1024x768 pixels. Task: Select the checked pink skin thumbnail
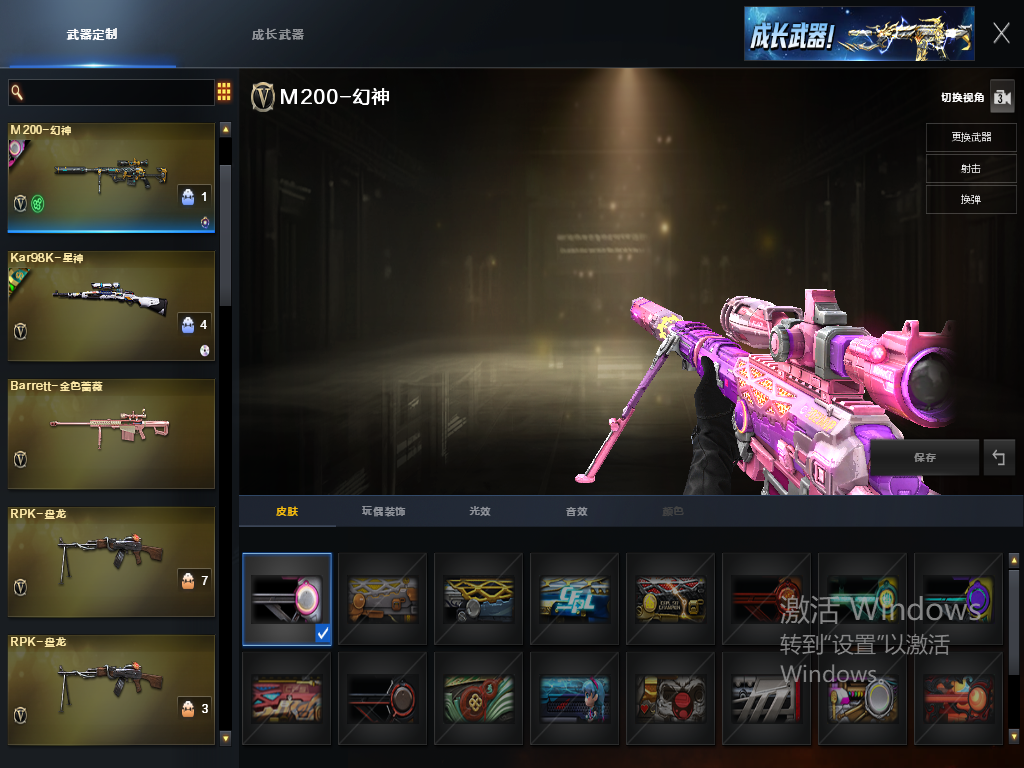pyautogui.click(x=287, y=599)
